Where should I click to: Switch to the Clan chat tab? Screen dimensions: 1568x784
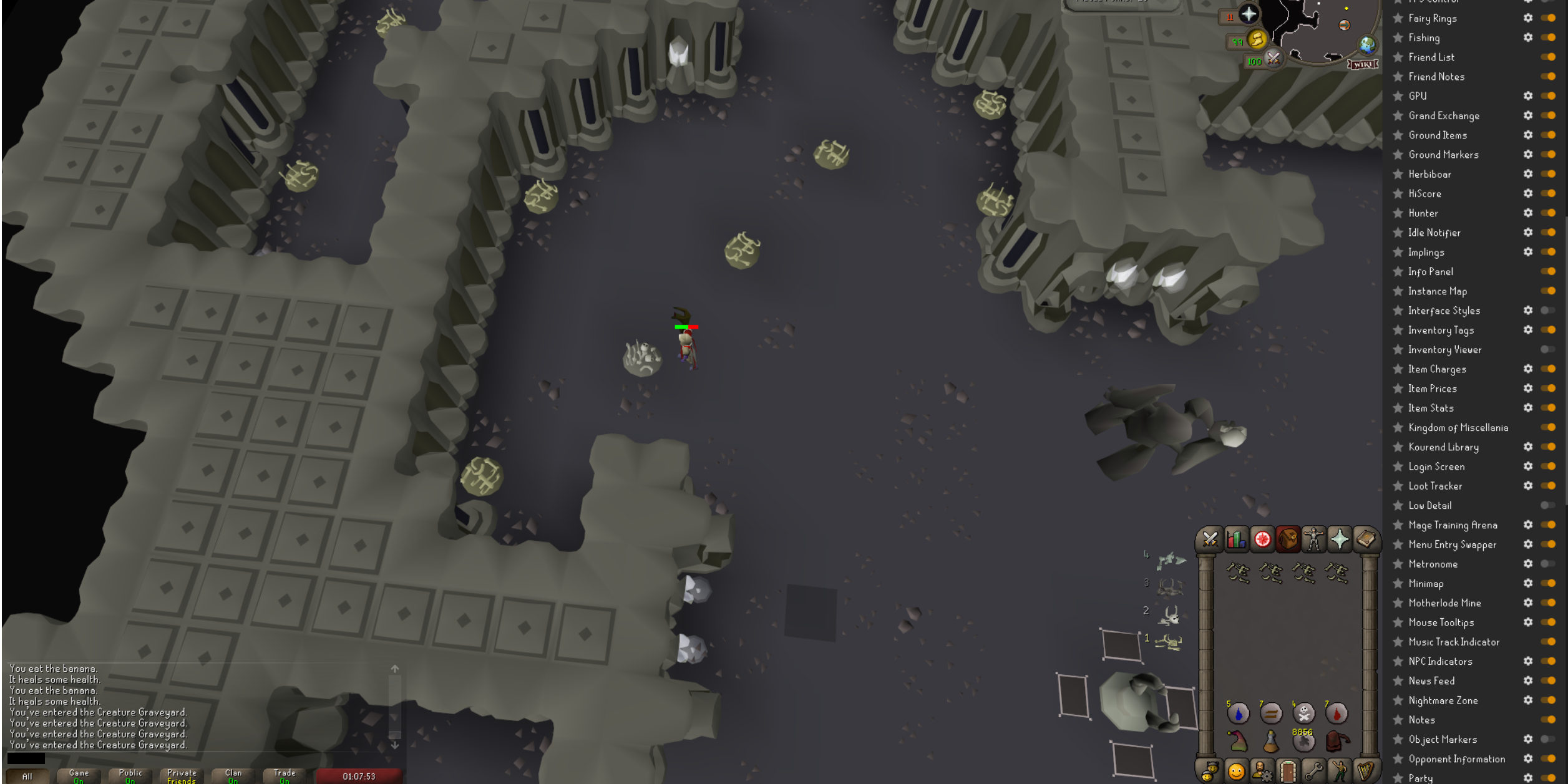point(233,773)
